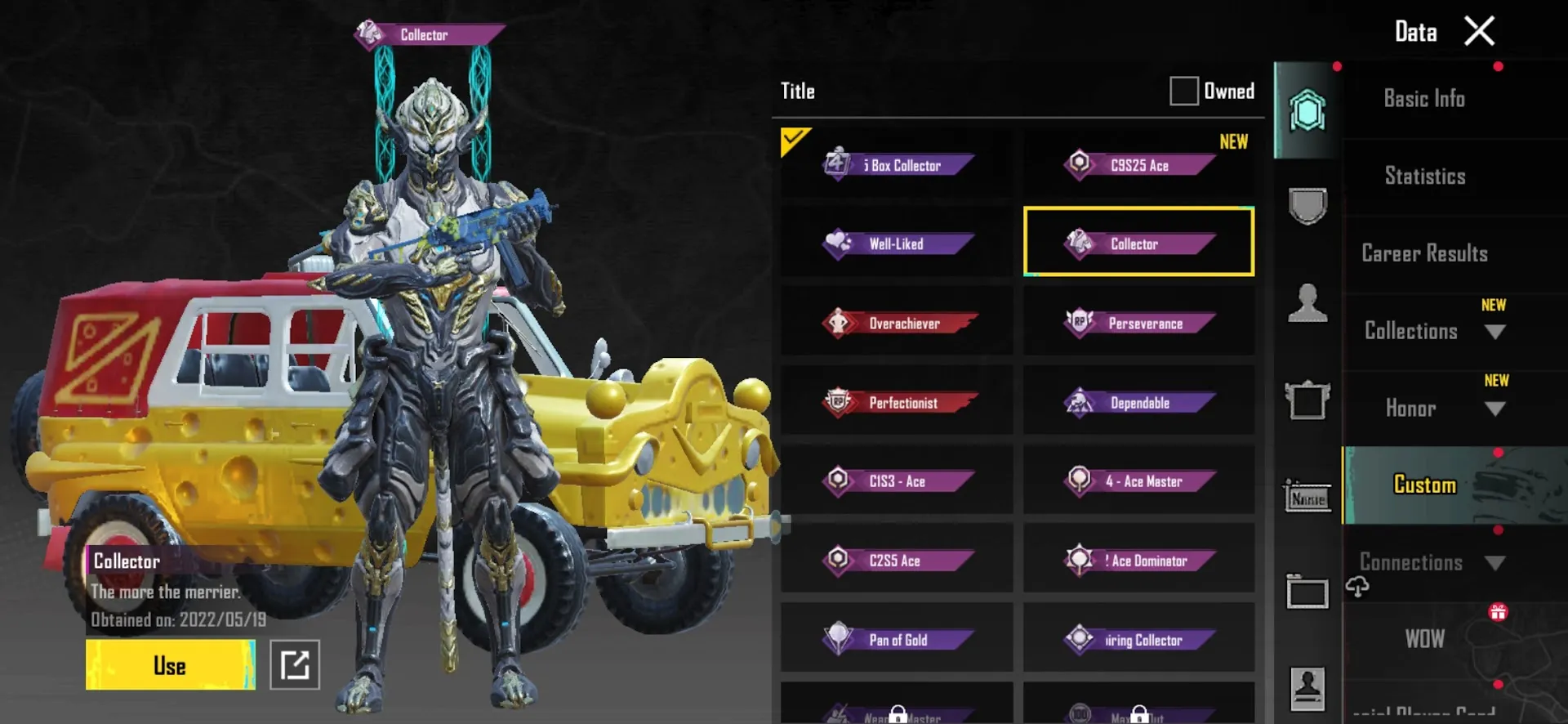
Task: Select the Well-Liked title badge
Action: [896, 244]
